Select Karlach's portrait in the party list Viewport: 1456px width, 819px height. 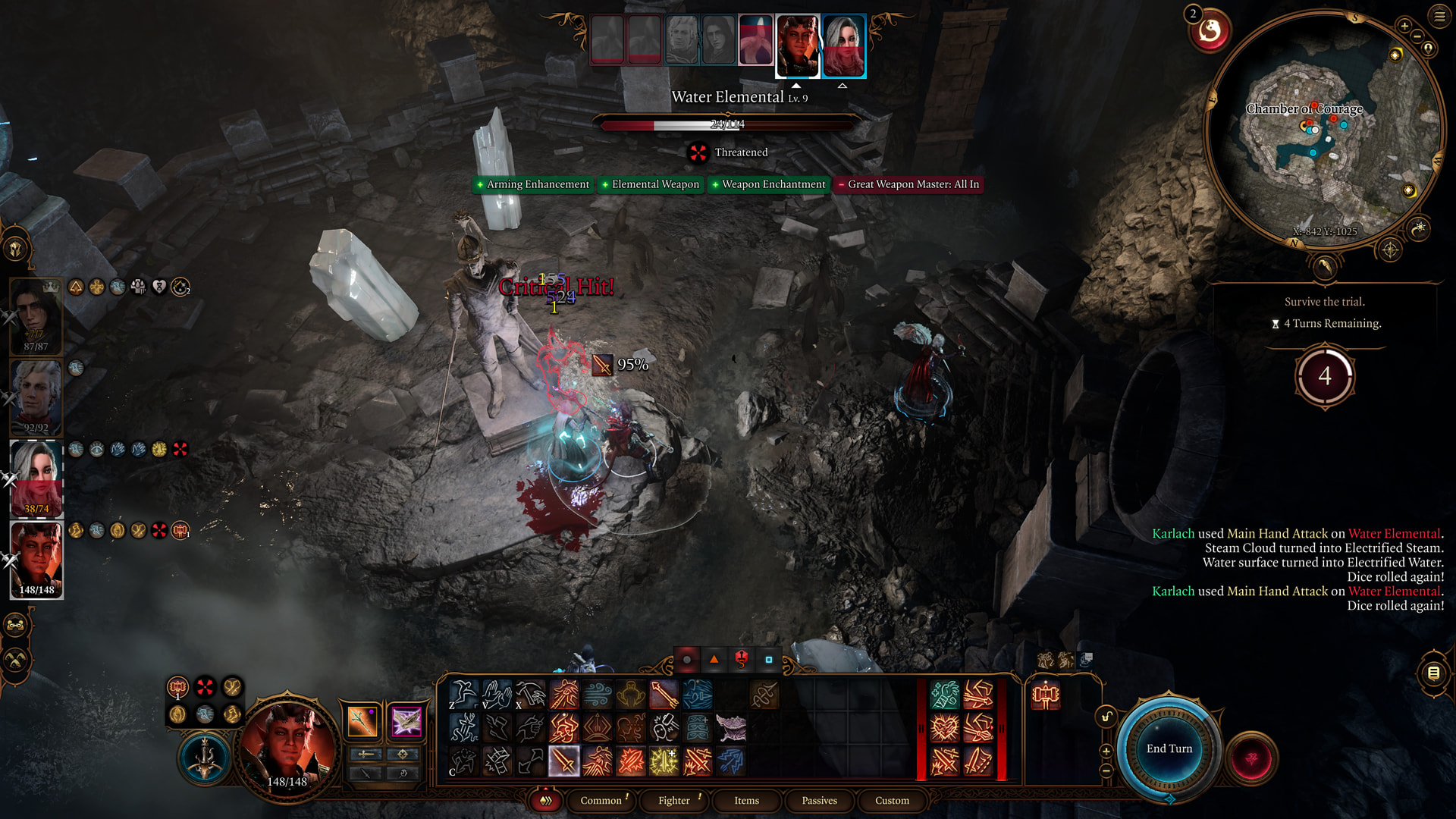(x=36, y=560)
